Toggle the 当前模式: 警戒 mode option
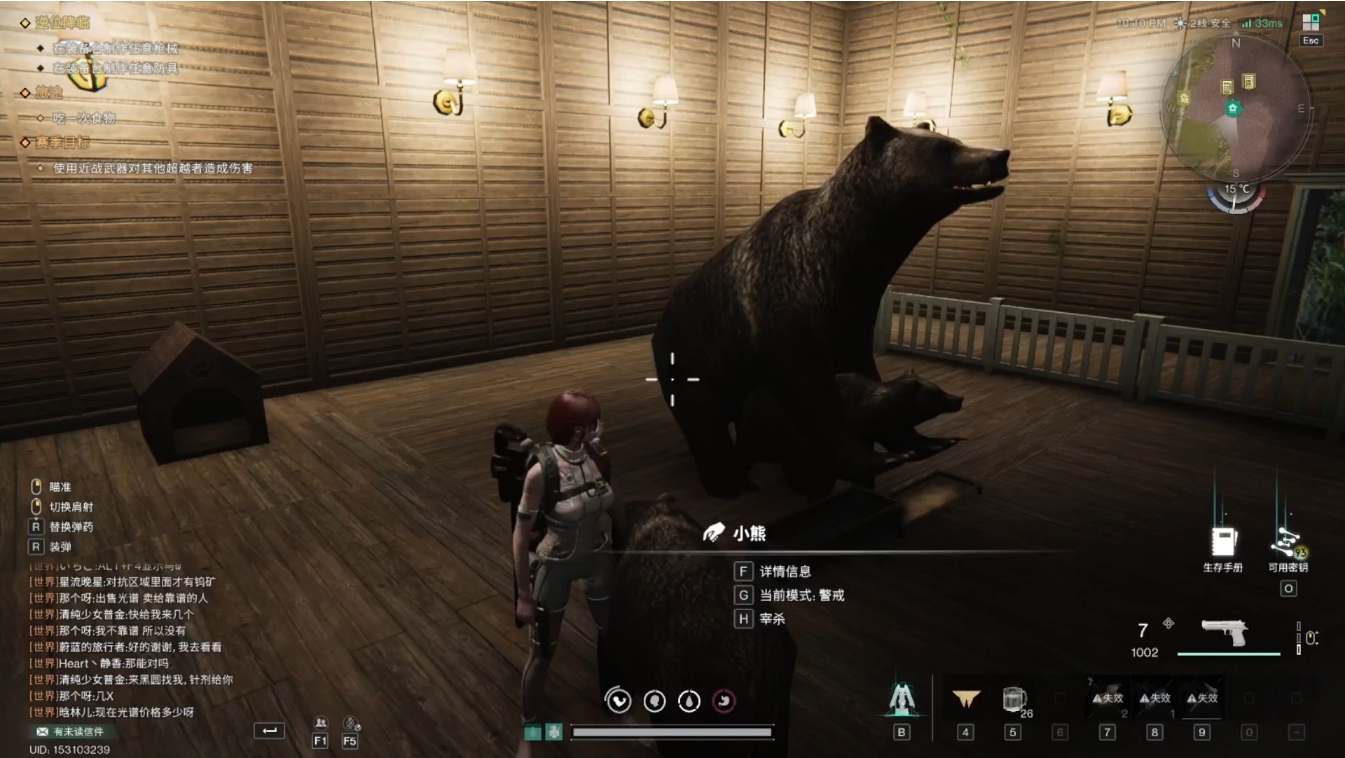Image resolution: width=1345 pixels, height=758 pixels. (800, 595)
